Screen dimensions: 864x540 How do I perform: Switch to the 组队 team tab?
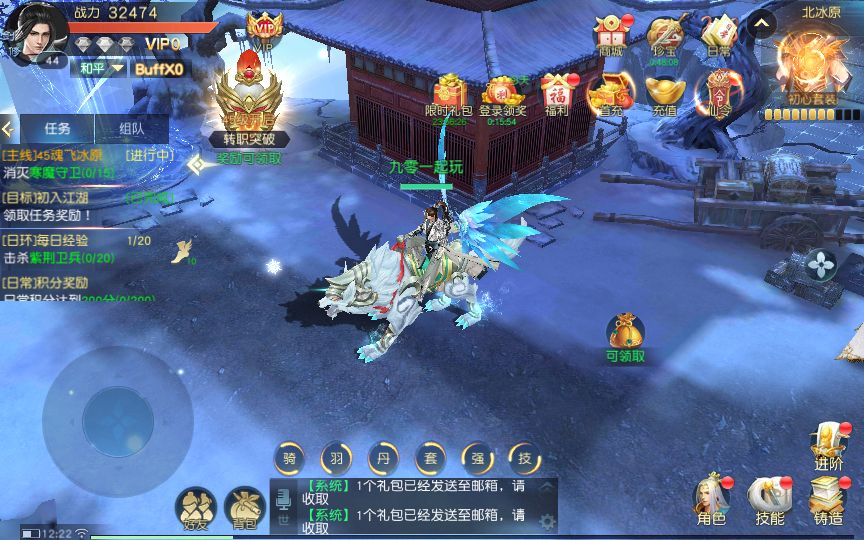click(x=131, y=128)
